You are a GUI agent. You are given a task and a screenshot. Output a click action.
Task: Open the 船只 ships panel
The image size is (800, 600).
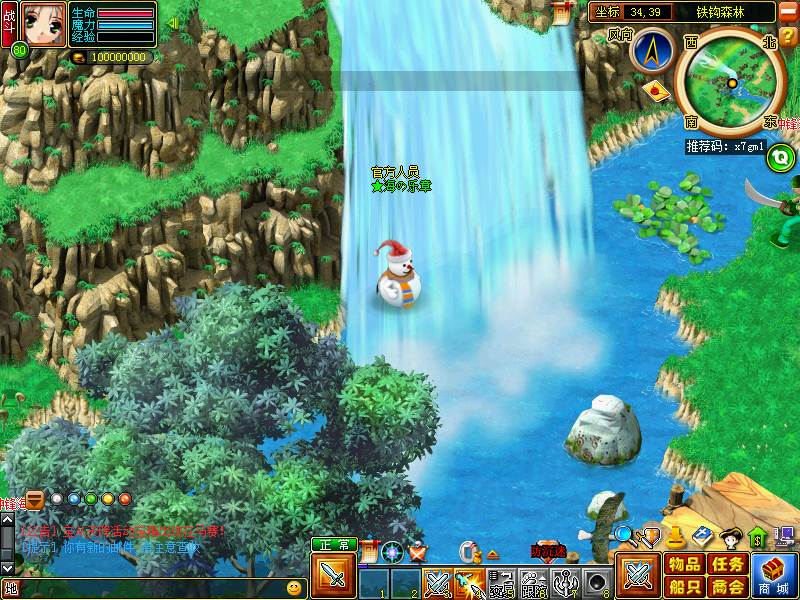point(684,587)
